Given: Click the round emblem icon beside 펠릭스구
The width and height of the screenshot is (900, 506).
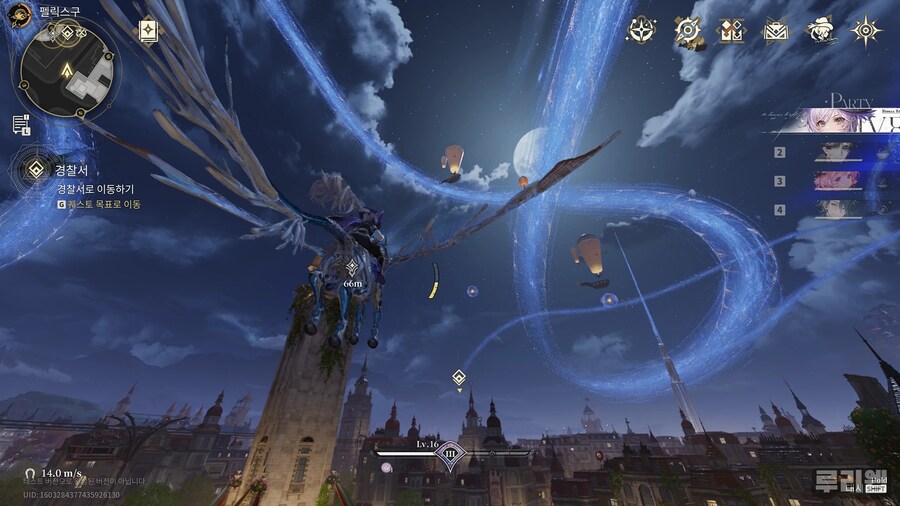Looking at the screenshot, I should (x=19, y=14).
